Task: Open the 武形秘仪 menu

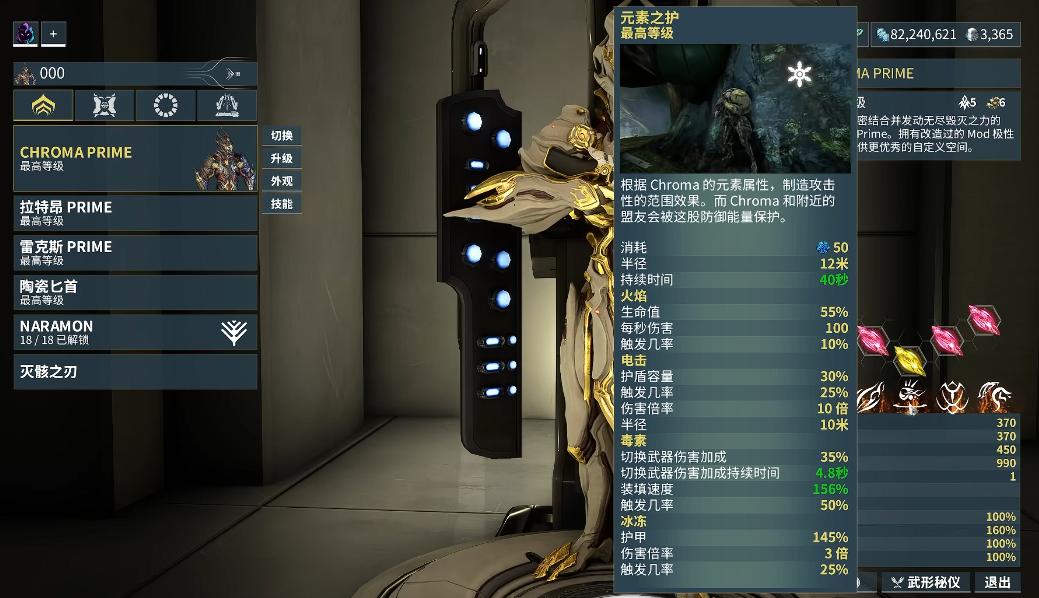Action: tap(926, 582)
